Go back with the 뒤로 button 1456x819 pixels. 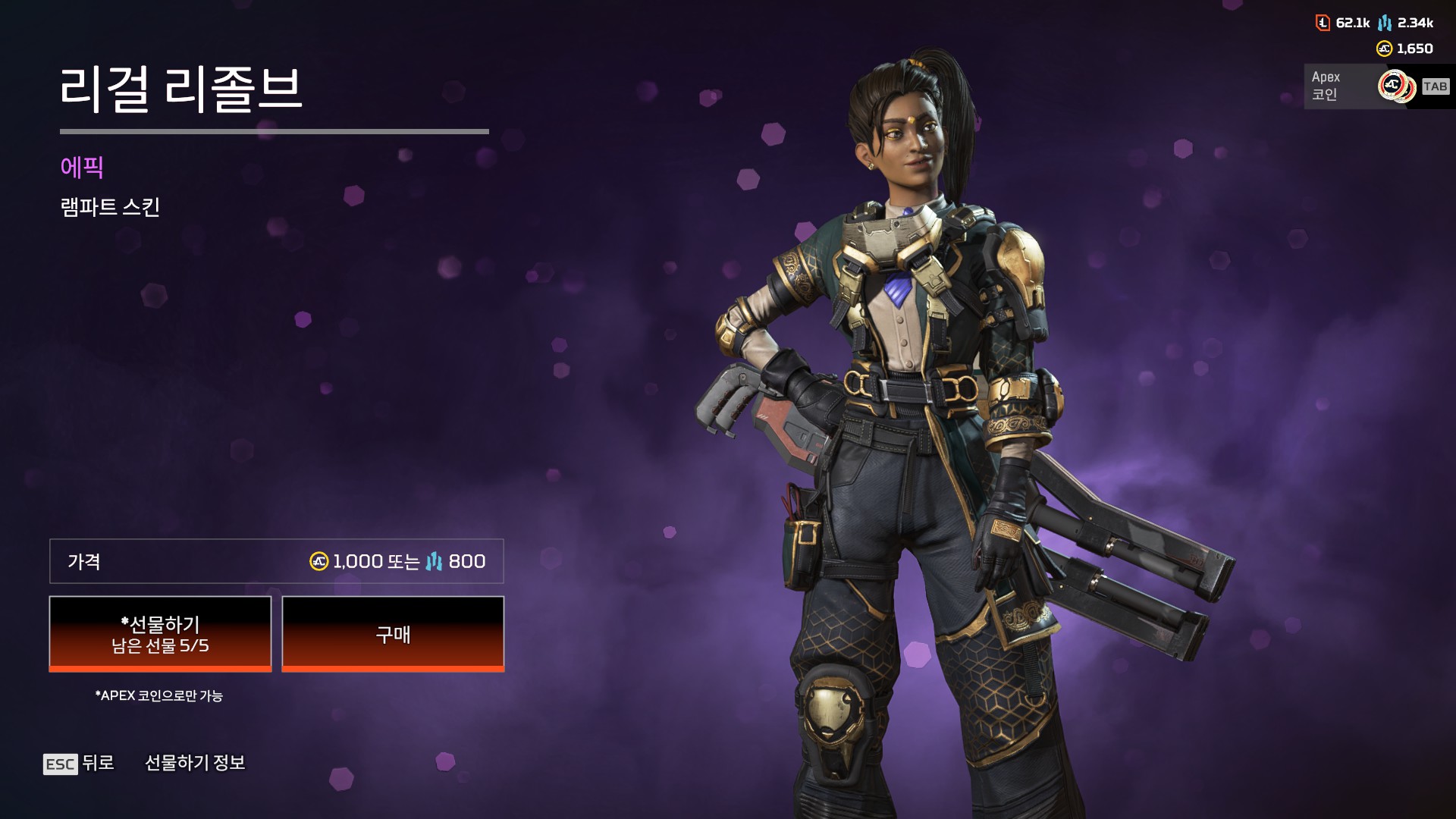(79, 763)
